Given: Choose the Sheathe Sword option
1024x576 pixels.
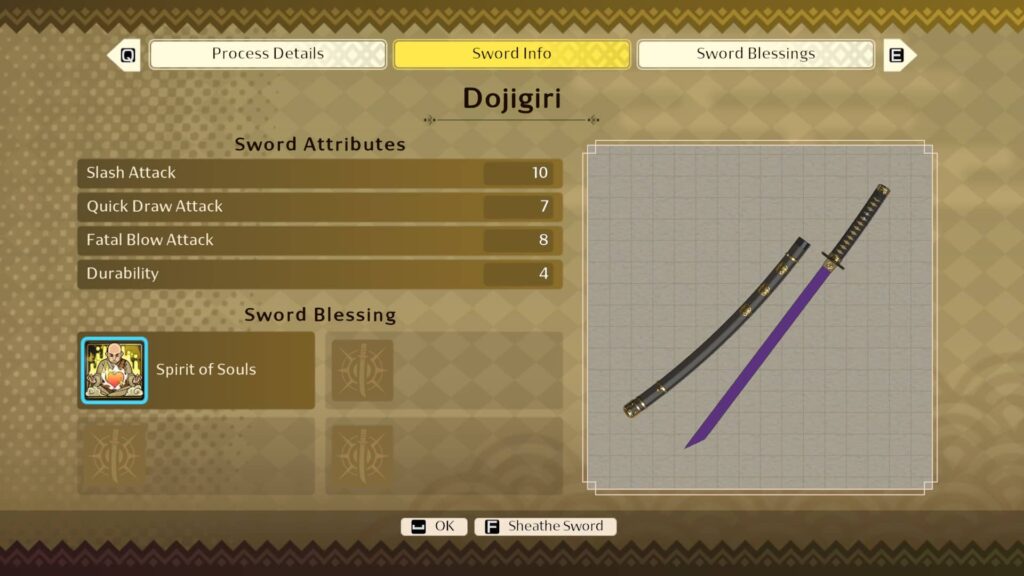Looking at the screenshot, I should tap(545, 526).
